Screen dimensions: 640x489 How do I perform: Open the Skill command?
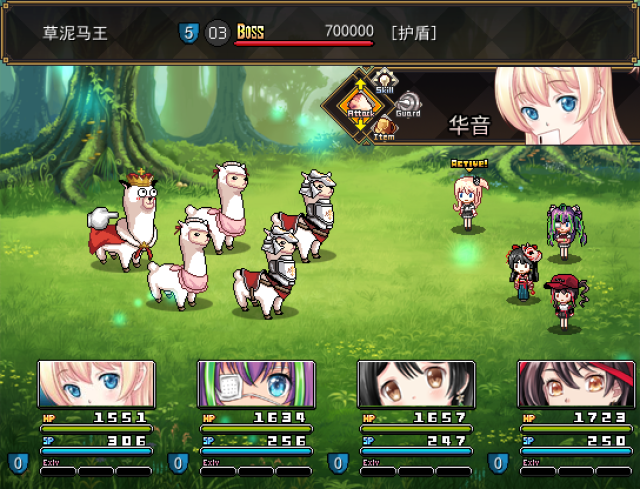point(384,82)
